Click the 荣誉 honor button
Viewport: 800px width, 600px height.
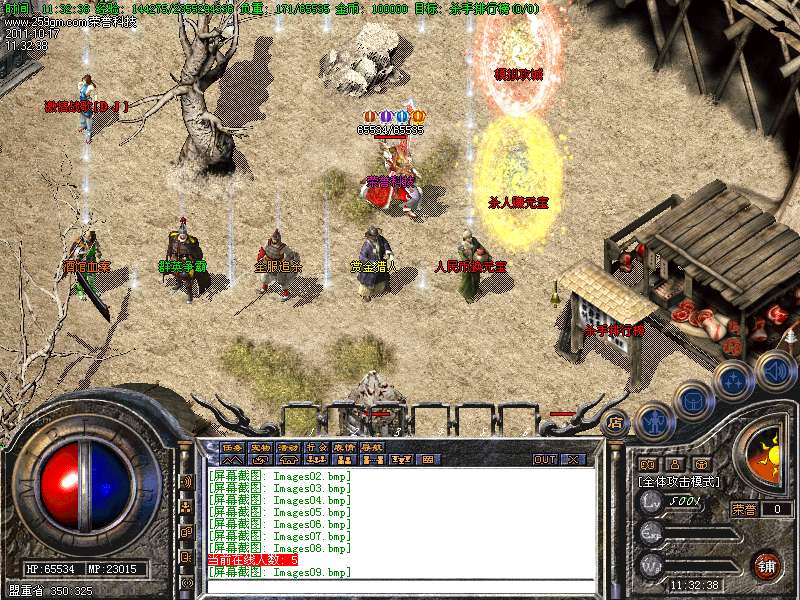(x=742, y=509)
